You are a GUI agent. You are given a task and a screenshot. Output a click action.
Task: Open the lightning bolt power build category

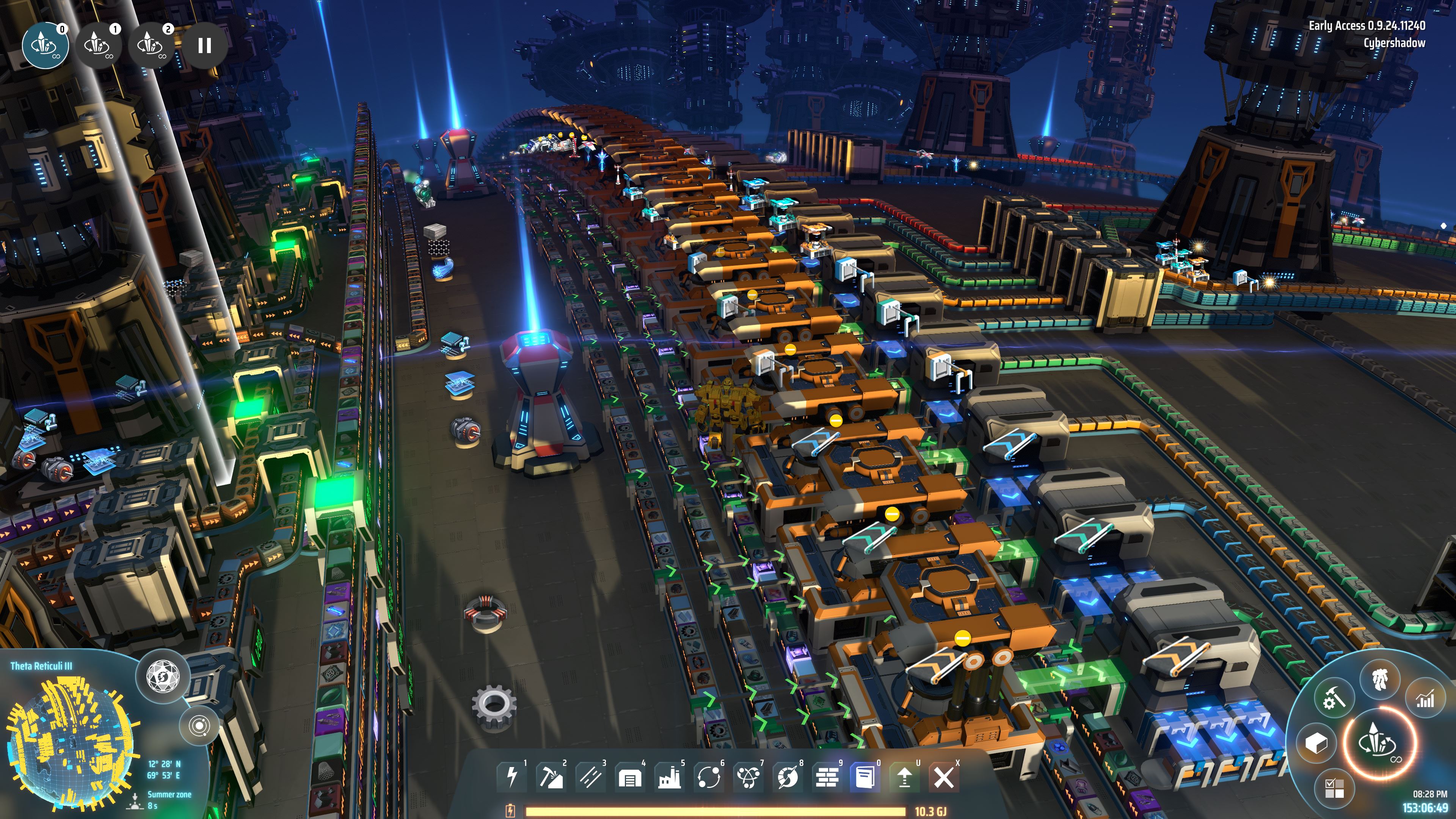click(512, 777)
